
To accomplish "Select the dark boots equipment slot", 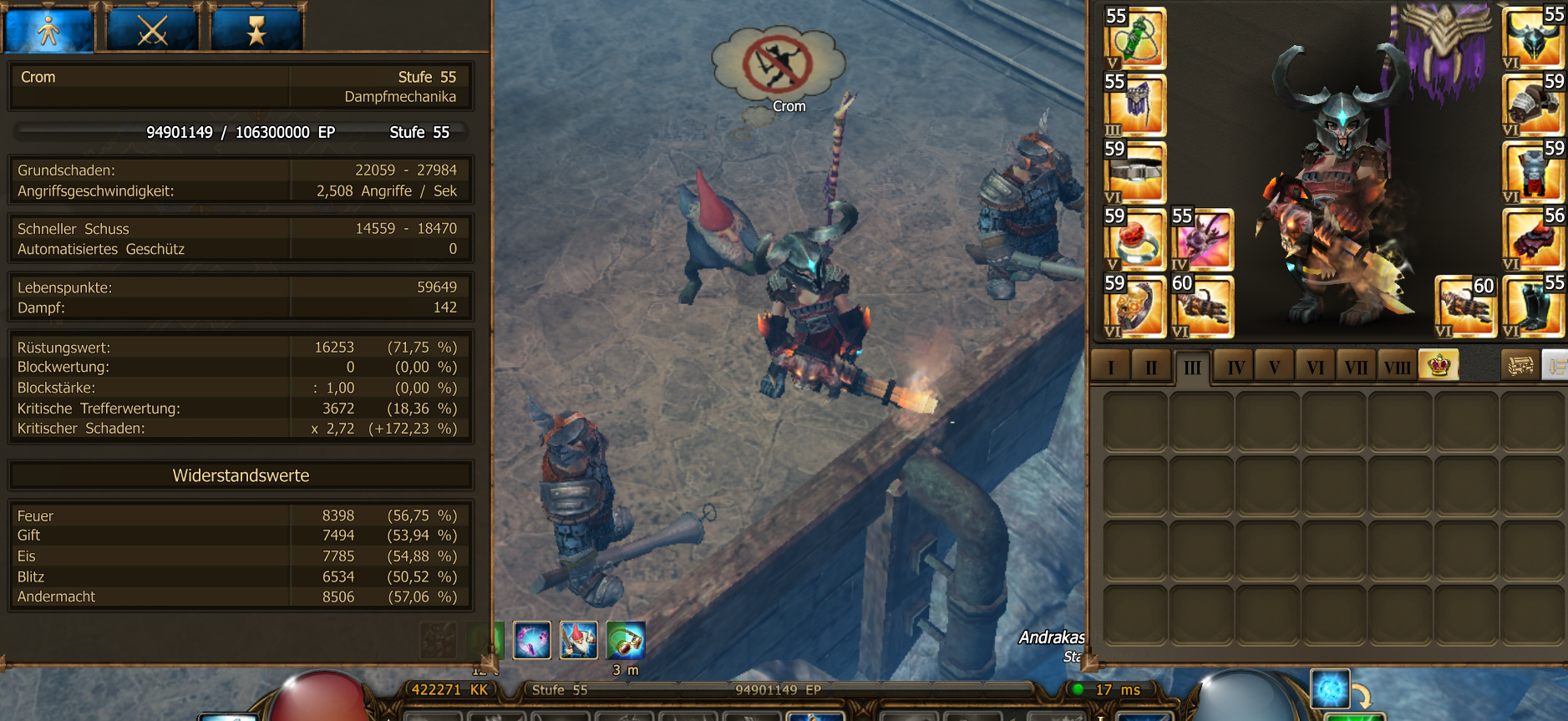I will [x=1533, y=306].
